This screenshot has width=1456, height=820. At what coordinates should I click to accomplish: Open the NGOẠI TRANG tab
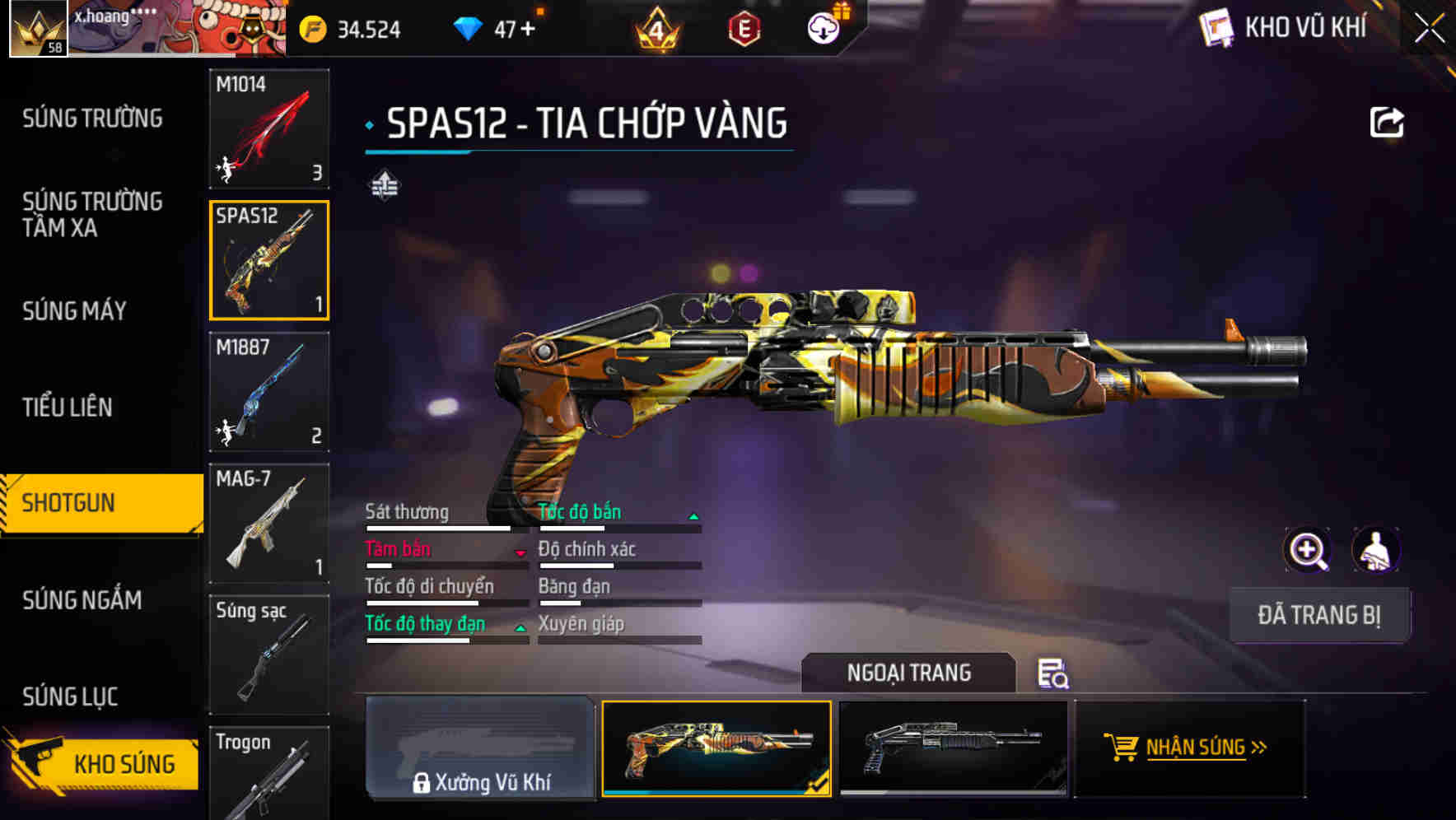click(x=910, y=673)
